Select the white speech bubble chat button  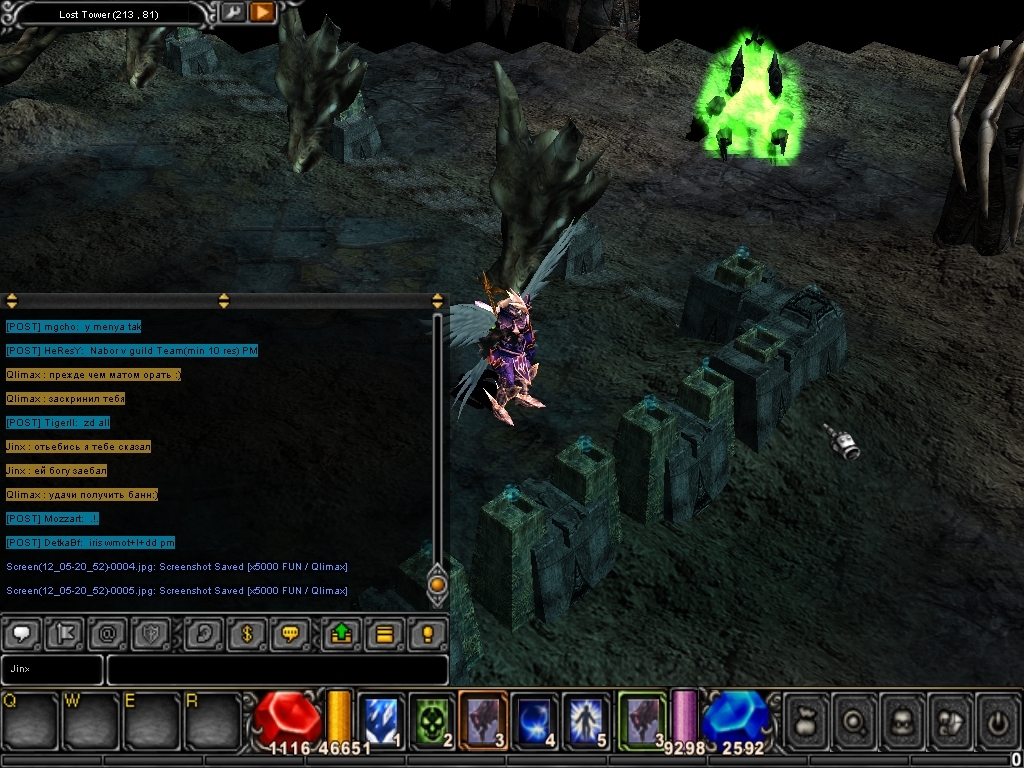point(22,634)
